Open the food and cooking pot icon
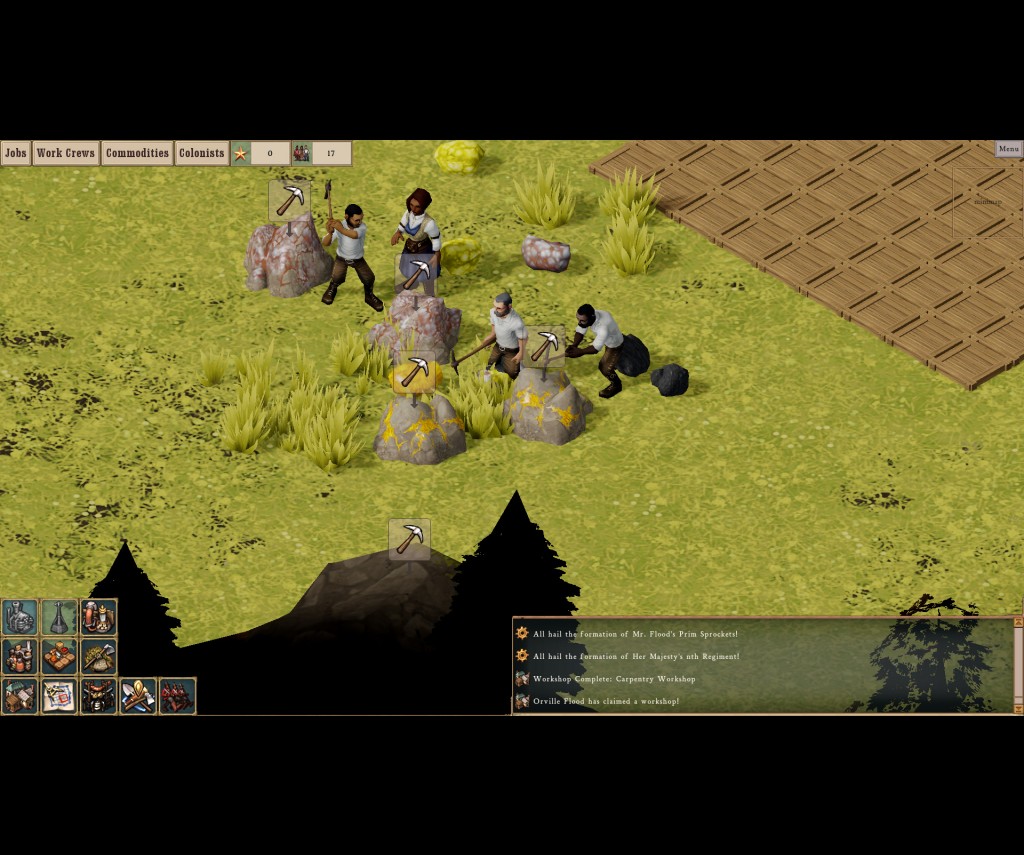Image resolution: width=1024 pixels, height=855 pixels. pos(99,617)
